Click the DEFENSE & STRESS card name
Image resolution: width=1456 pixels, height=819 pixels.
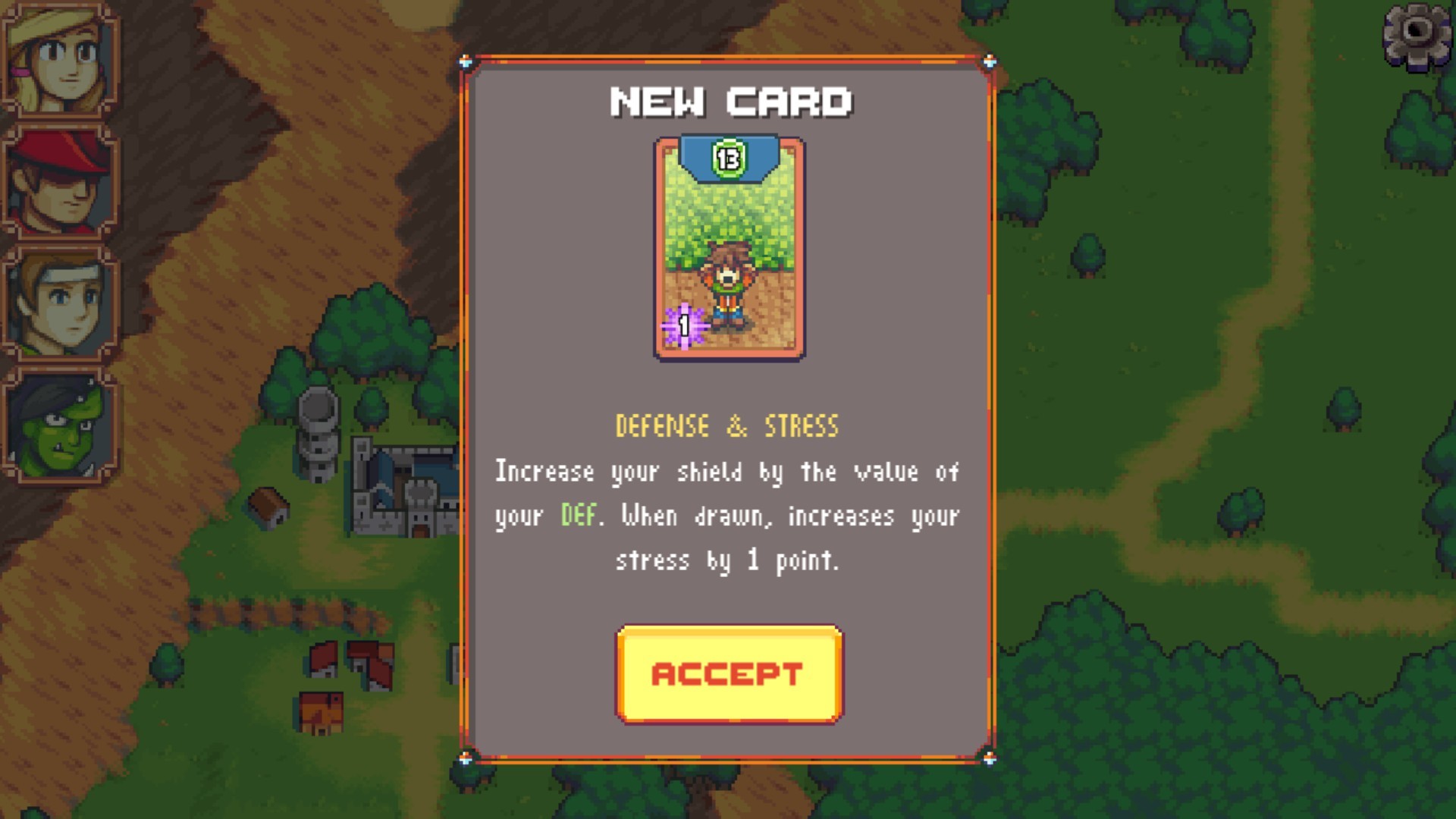pos(726,425)
